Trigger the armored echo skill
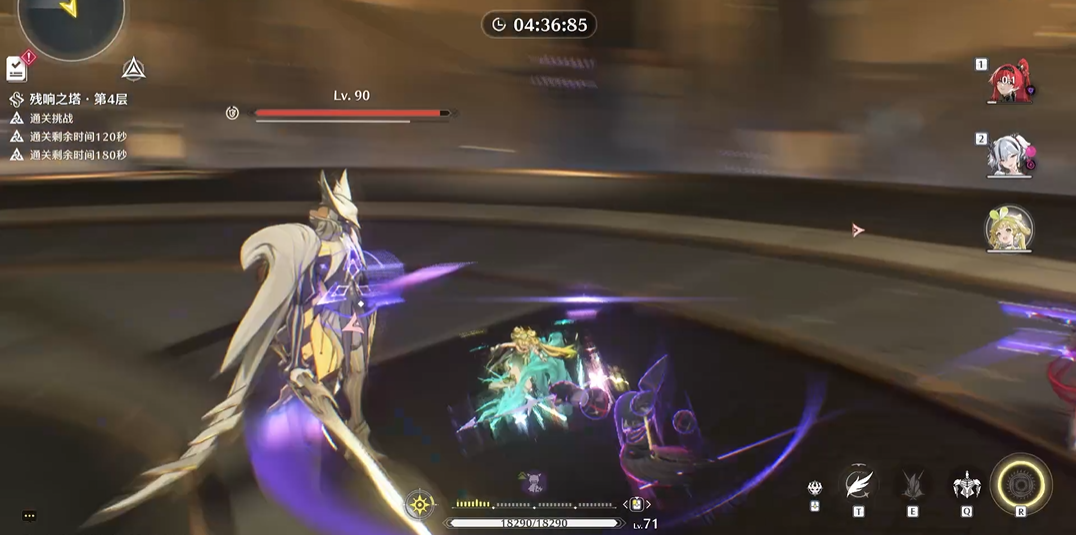Viewport: 1076px width, 535px height. click(966, 486)
